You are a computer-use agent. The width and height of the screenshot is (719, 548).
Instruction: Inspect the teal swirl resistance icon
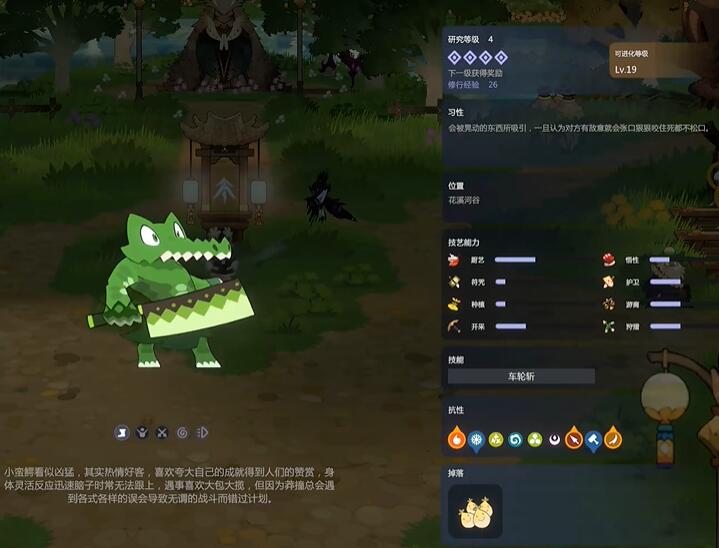pos(515,438)
